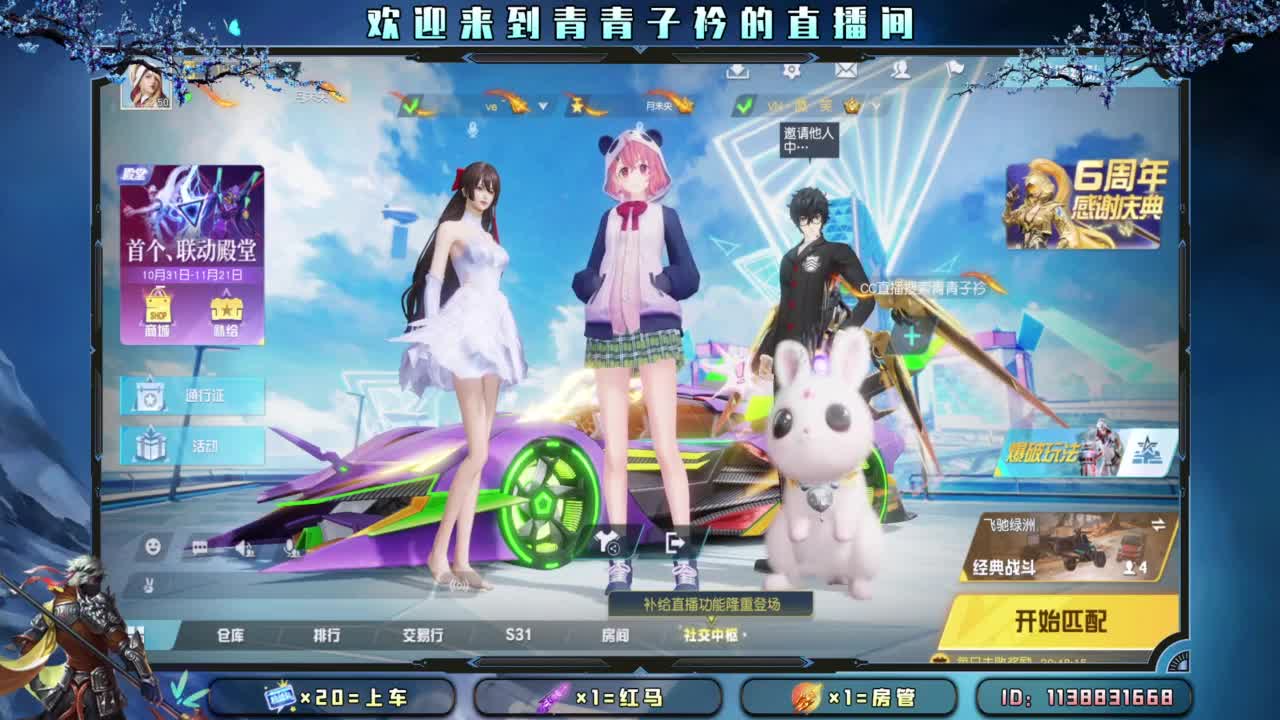Open the mail inbox icon
Image resolution: width=1280 pixels, height=720 pixels.
845,70
